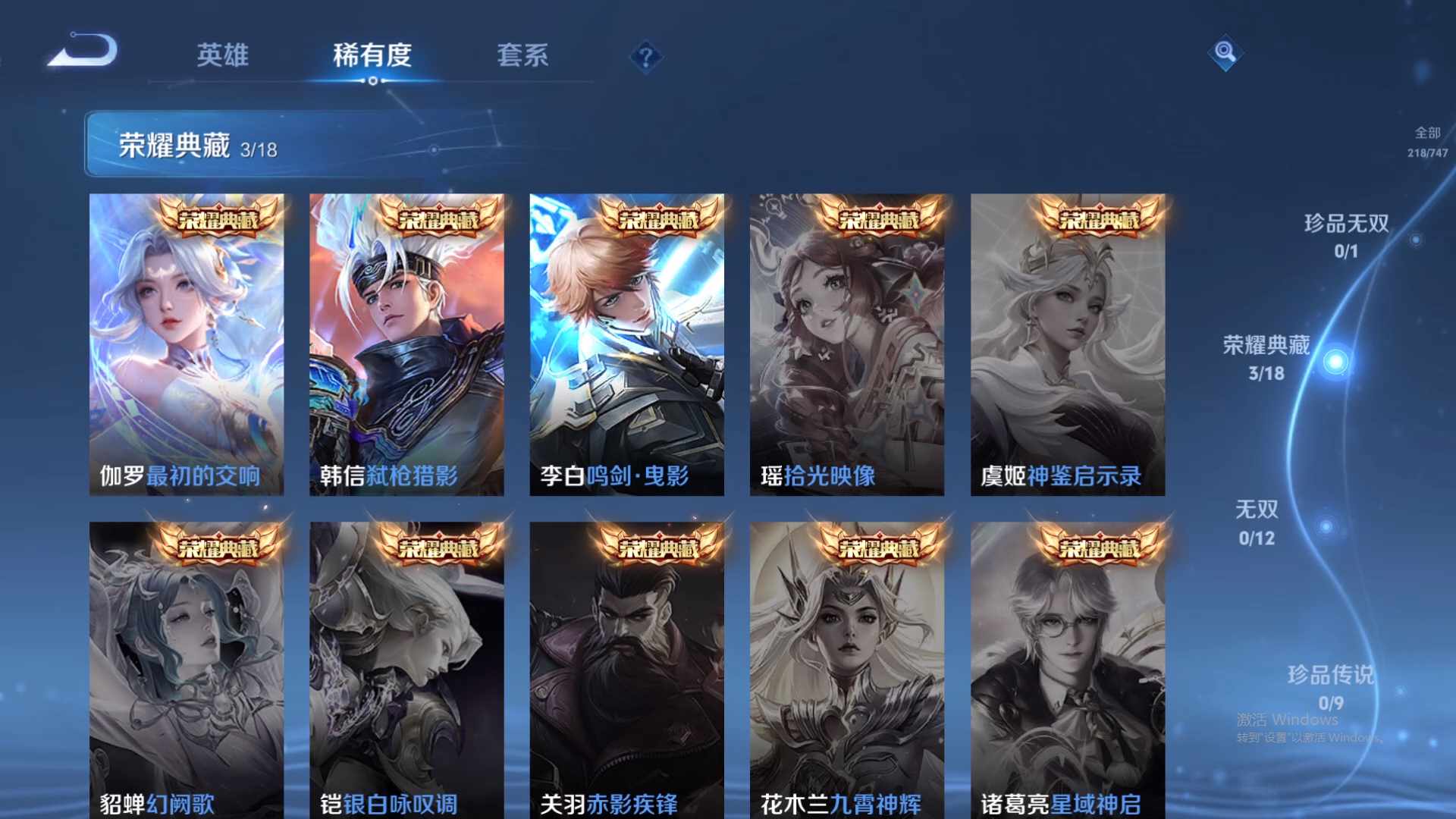Select the 韩信 弑枪猎影 skin

click(x=406, y=341)
